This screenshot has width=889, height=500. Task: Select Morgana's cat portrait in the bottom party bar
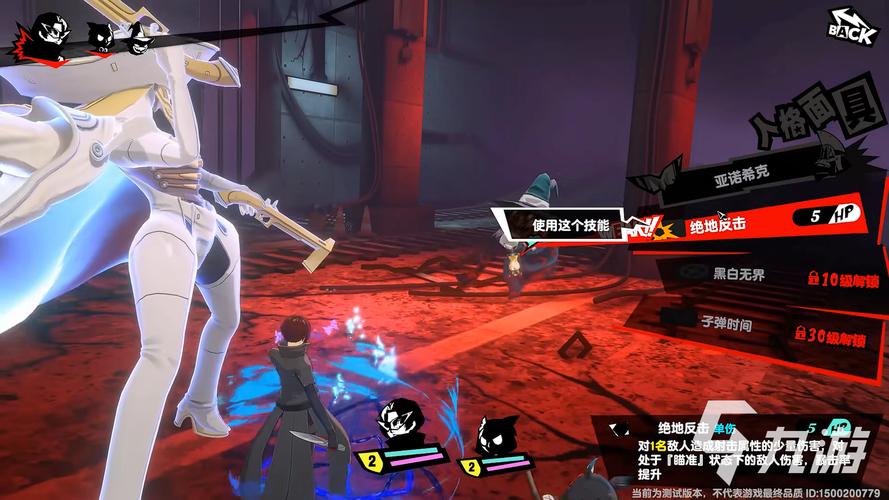pos(494,435)
